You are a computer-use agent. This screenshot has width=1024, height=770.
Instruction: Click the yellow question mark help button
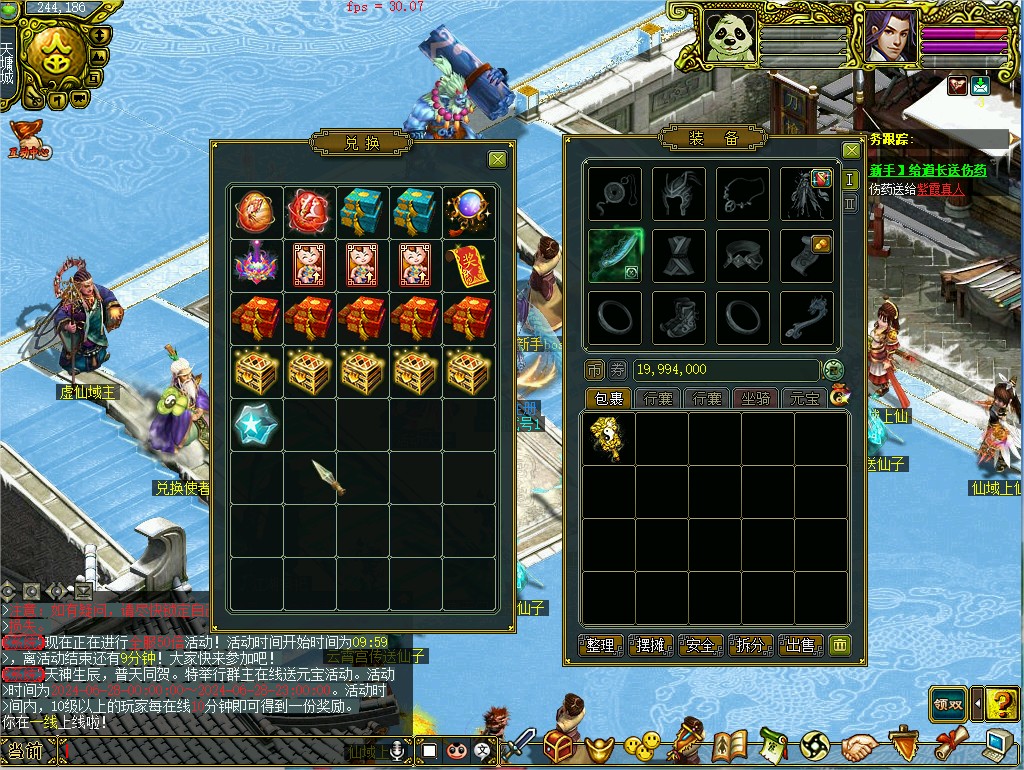click(1001, 703)
